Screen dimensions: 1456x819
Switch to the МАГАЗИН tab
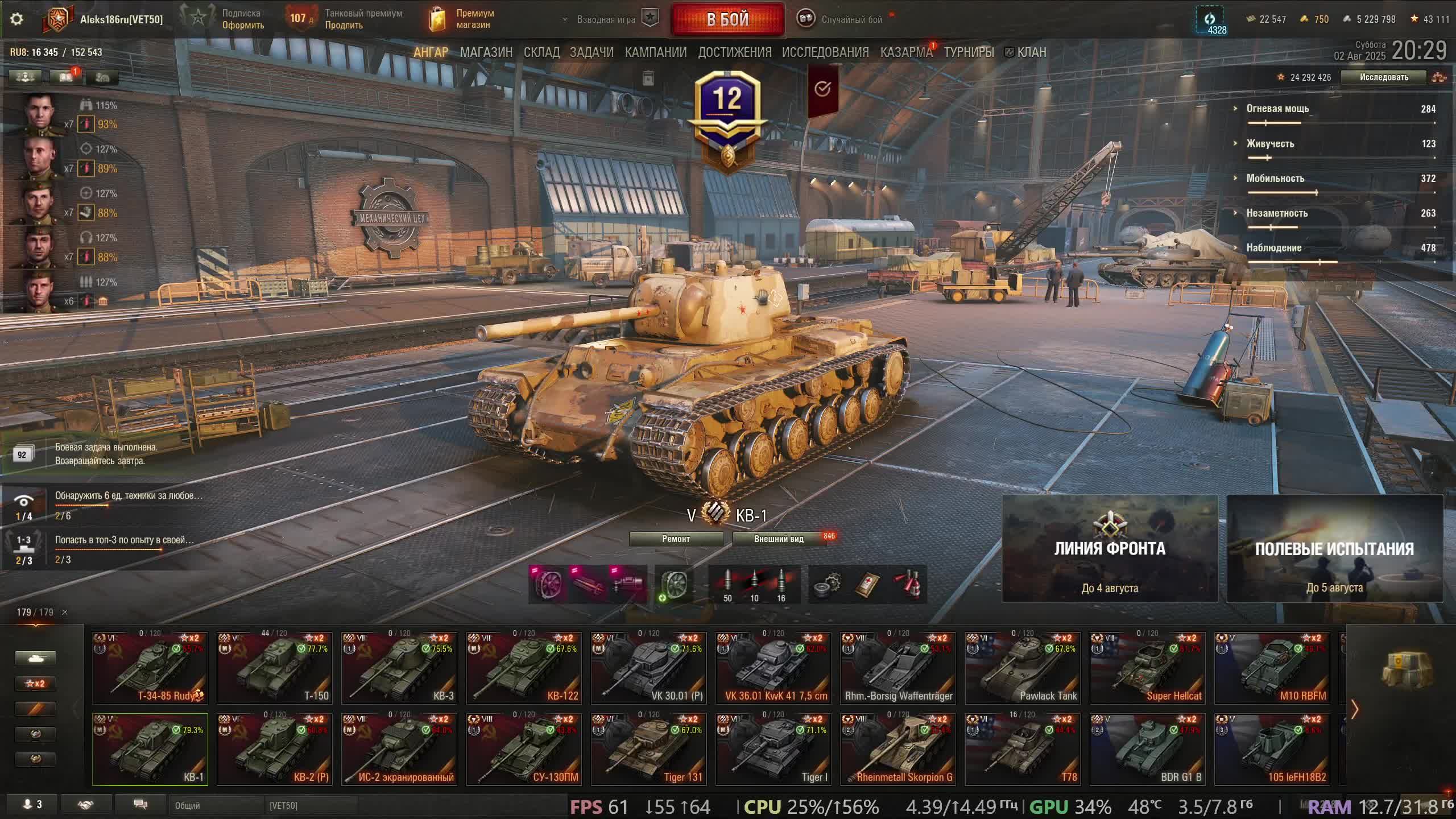[486, 52]
